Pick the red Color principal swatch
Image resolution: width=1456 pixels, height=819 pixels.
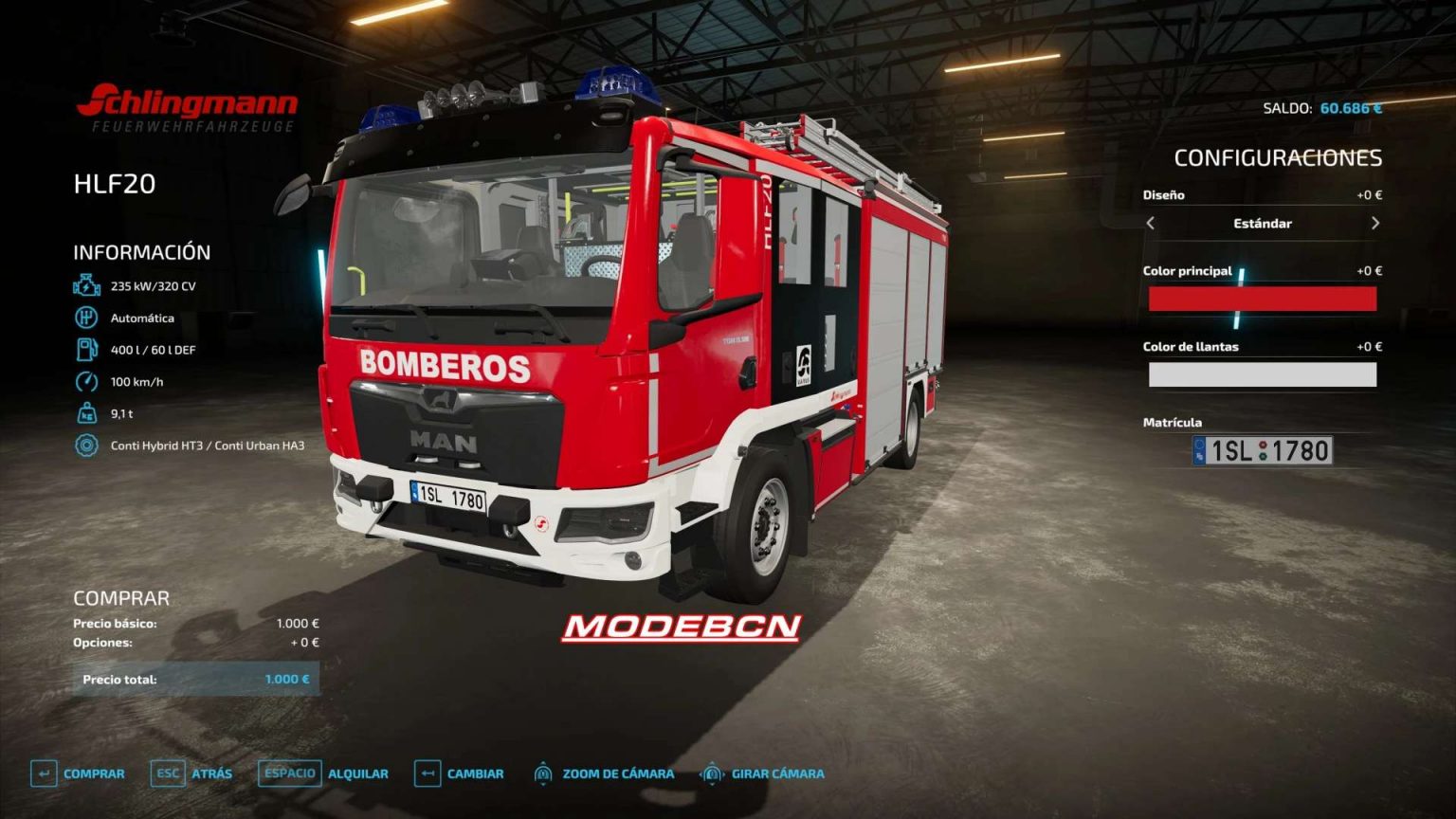pyautogui.click(x=1264, y=300)
